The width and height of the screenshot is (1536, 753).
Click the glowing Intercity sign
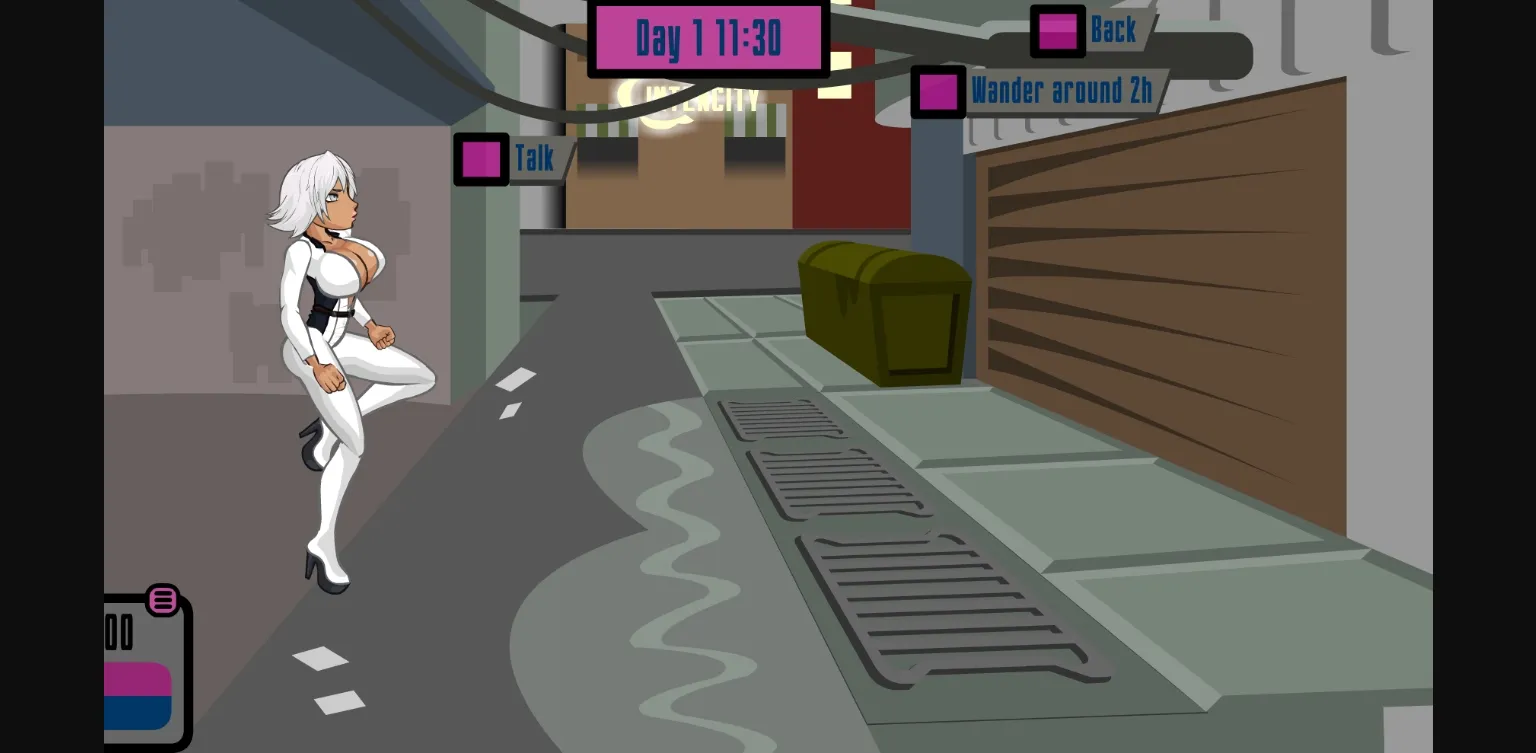tap(700, 97)
